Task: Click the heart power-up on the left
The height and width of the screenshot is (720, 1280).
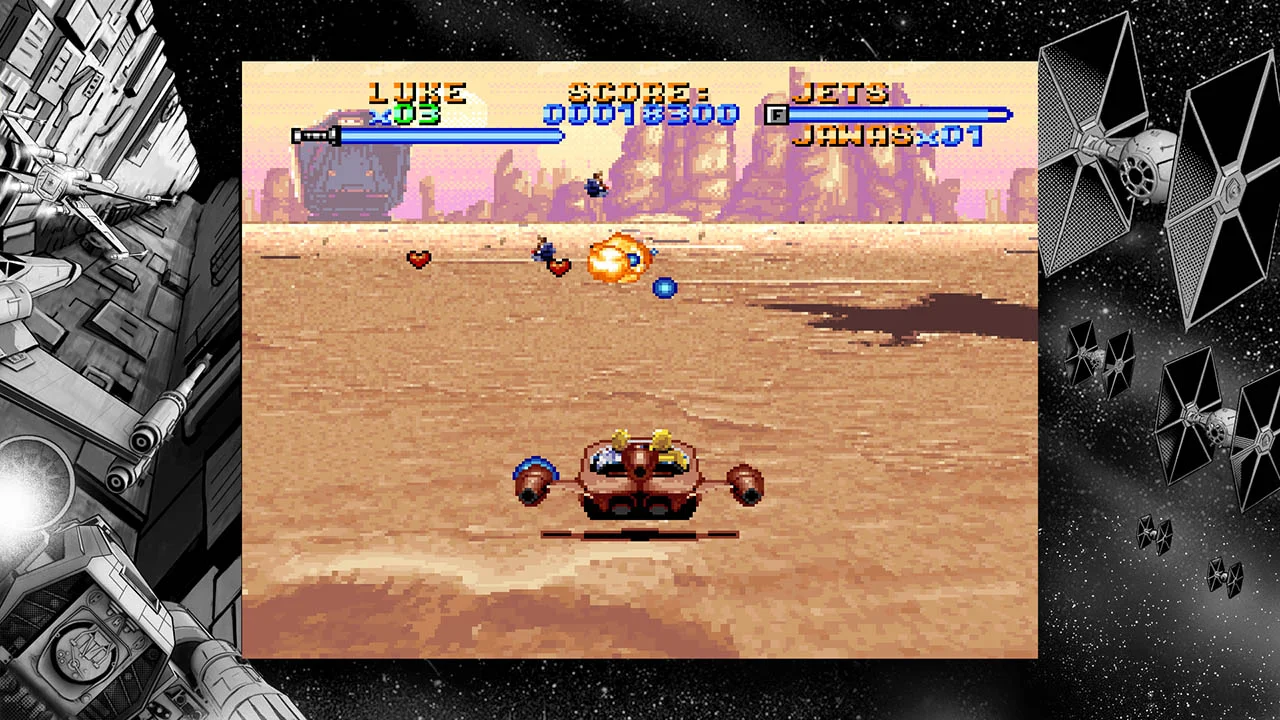Action: [420, 259]
